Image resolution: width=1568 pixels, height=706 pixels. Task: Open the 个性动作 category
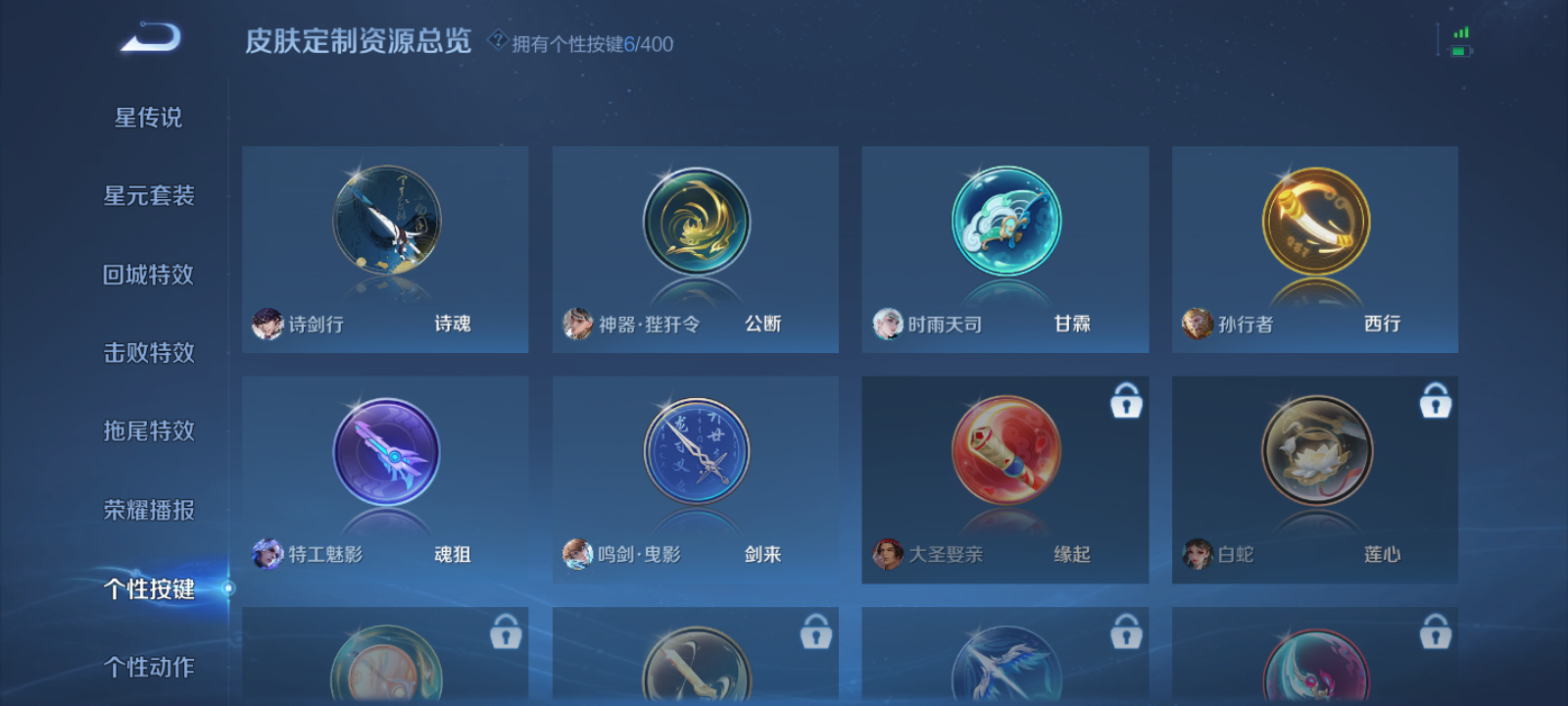[150, 666]
